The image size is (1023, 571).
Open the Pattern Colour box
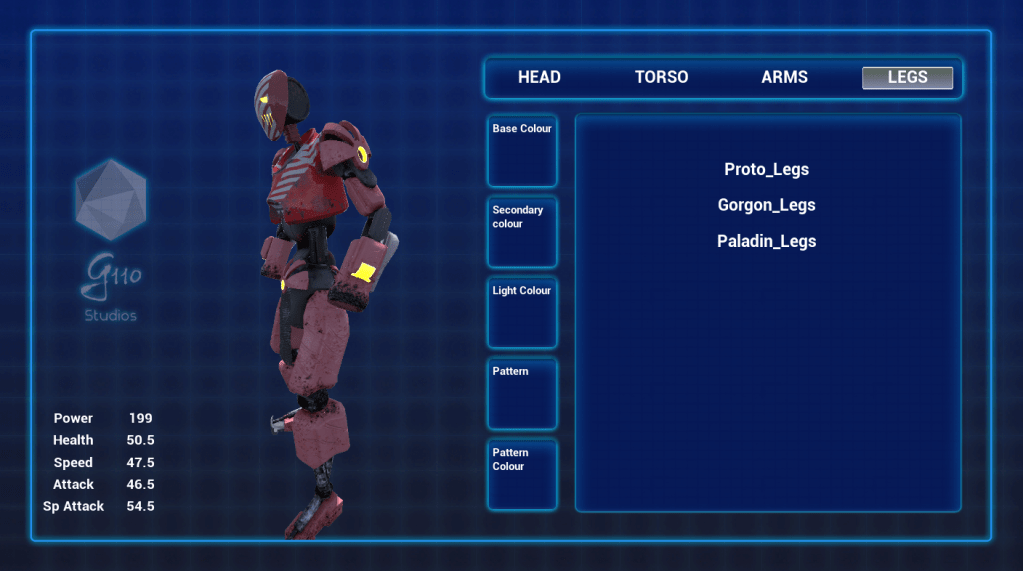[522, 475]
